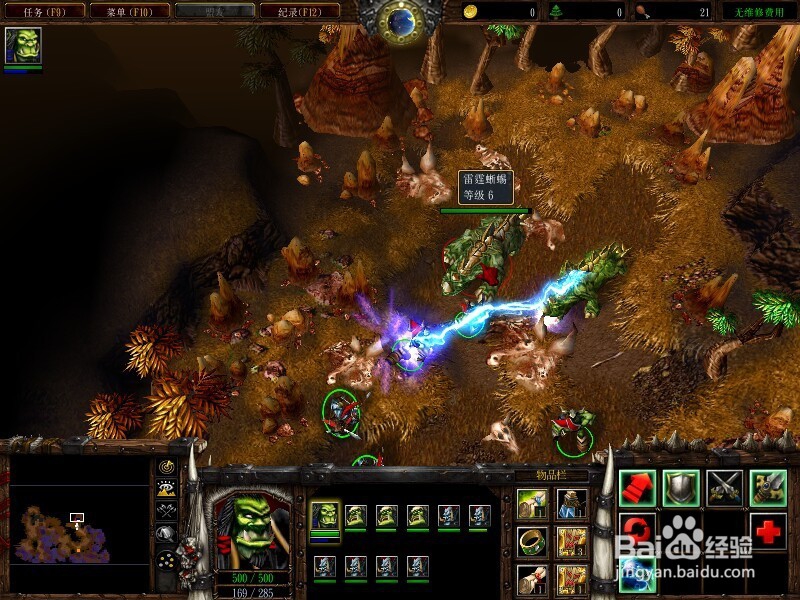Activate the red arrow Move command
800x600 pixels.
click(638, 488)
